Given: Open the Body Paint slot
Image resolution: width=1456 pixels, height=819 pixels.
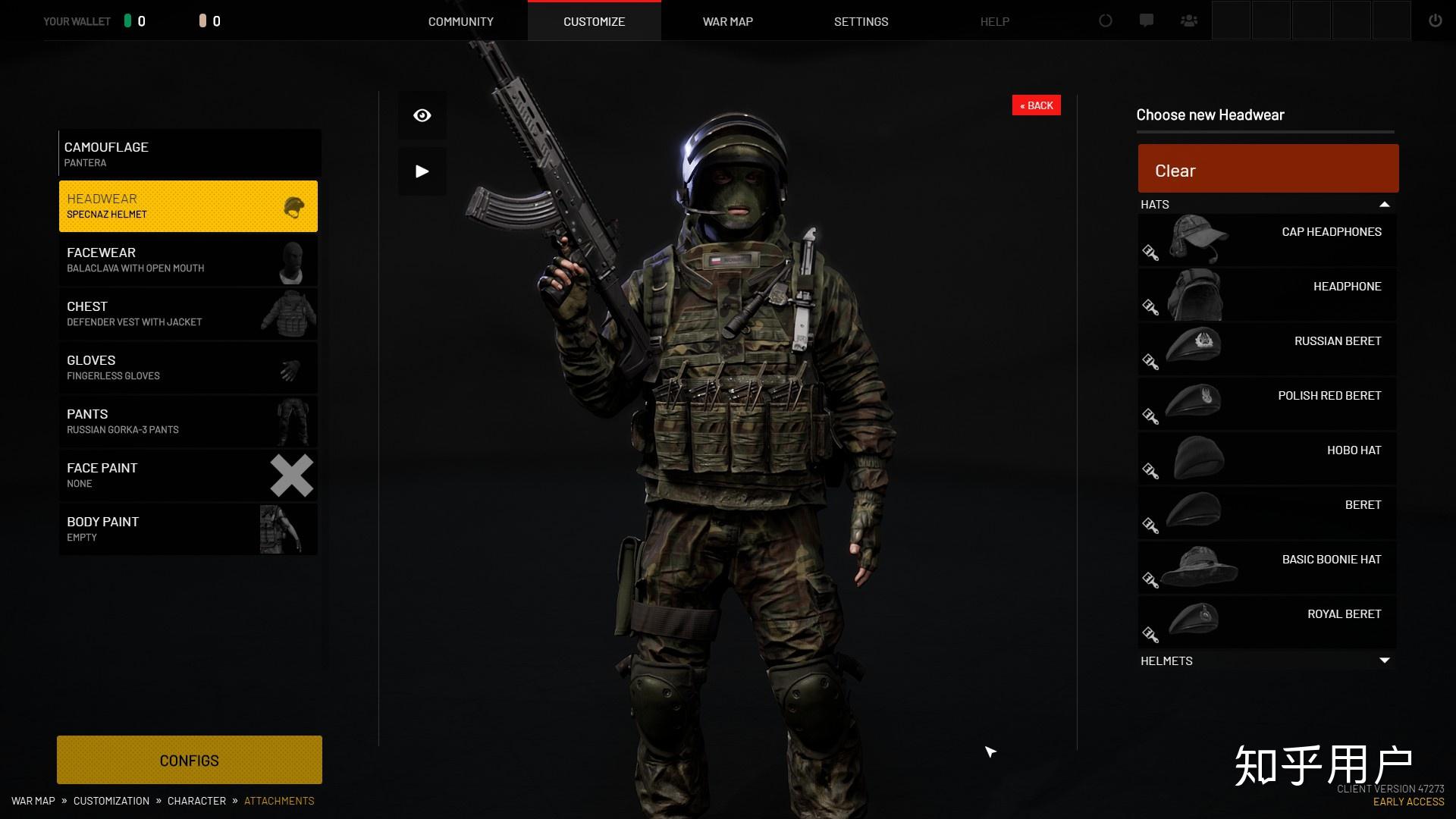Looking at the screenshot, I should click(188, 529).
